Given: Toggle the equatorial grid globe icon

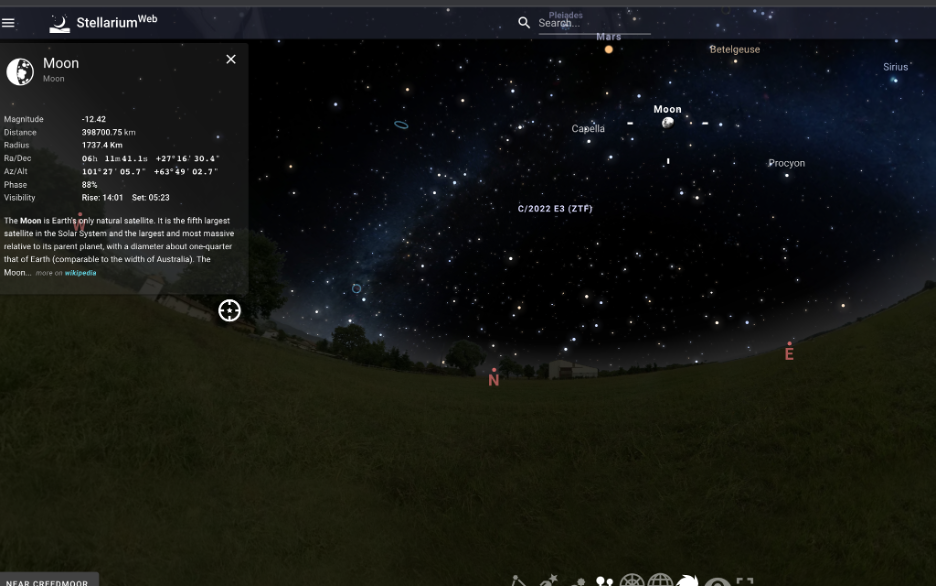Looking at the screenshot, I should click(x=660, y=581).
